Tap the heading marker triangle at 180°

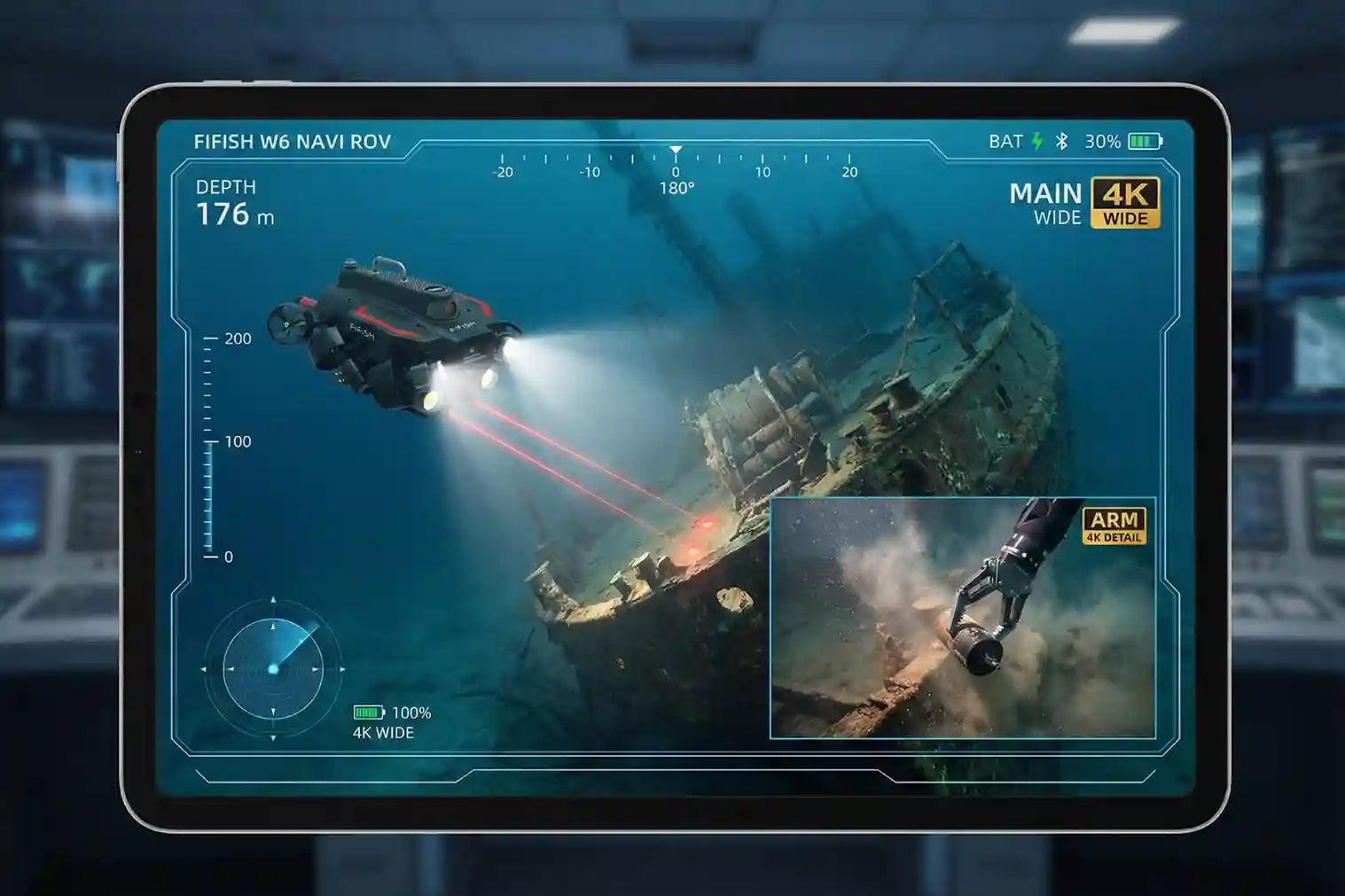(676, 149)
